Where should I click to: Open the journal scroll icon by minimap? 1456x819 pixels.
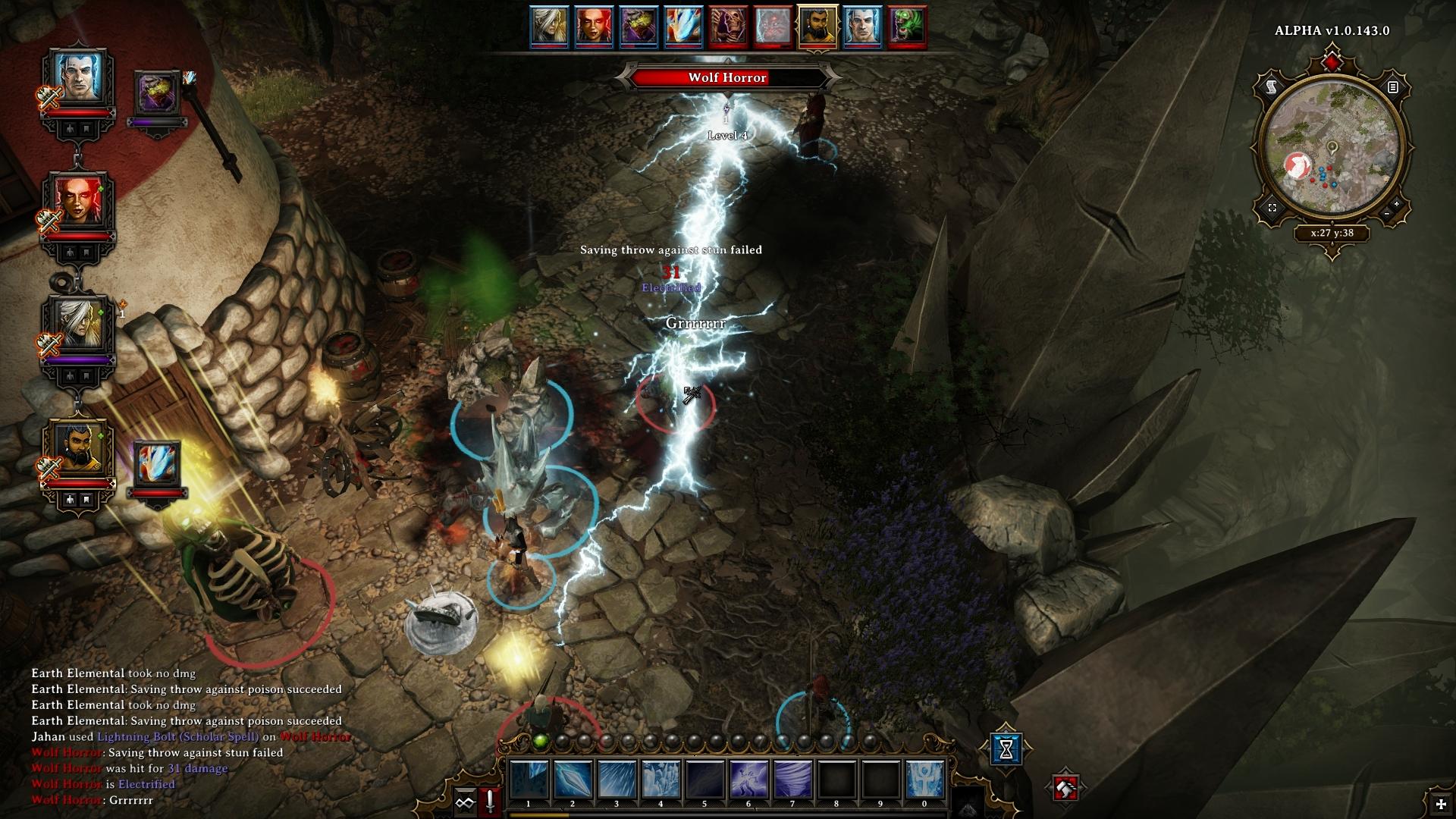(1272, 87)
